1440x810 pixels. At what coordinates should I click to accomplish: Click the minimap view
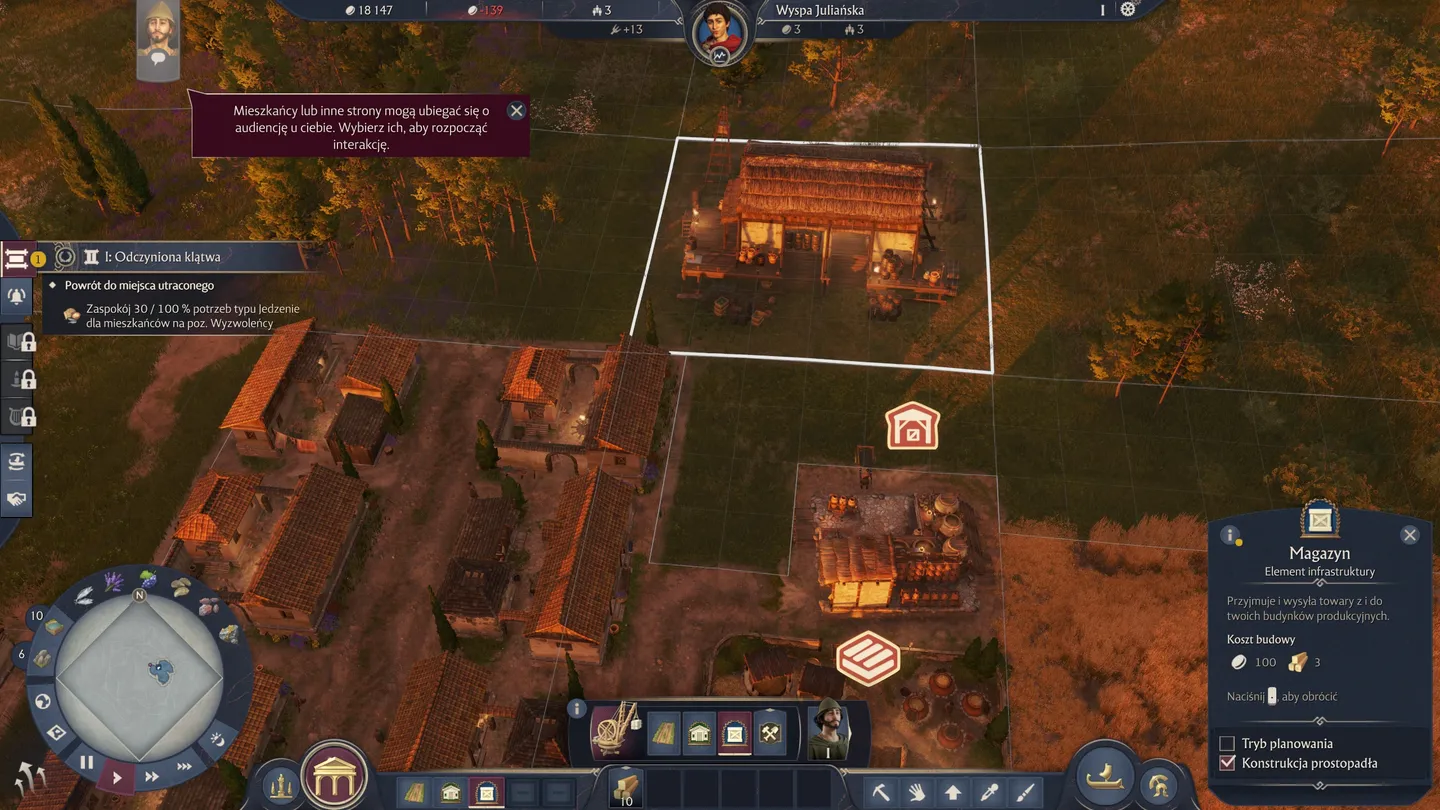(x=139, y=669)
